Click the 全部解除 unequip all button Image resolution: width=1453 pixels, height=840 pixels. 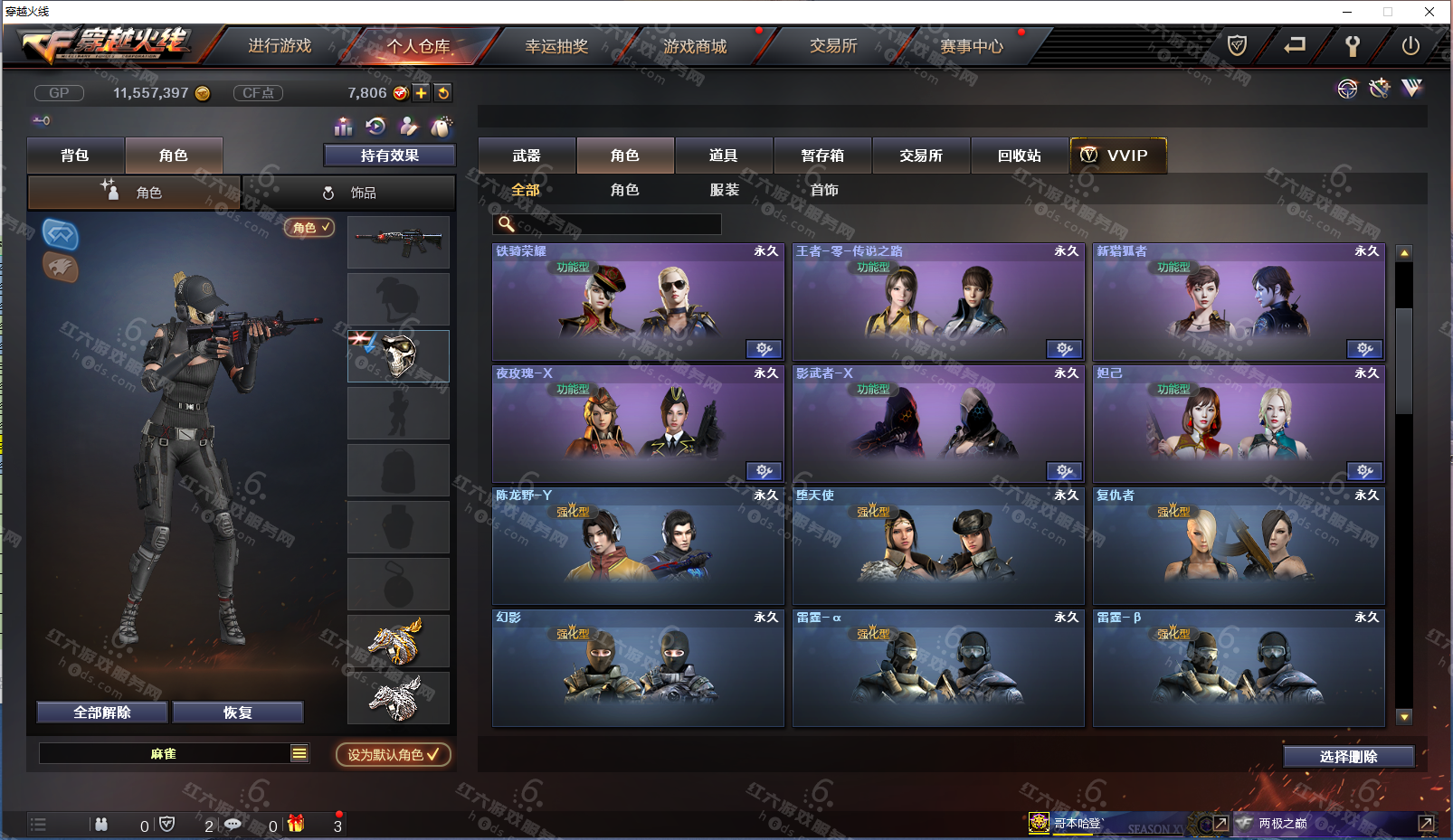[x=102, y=713]
